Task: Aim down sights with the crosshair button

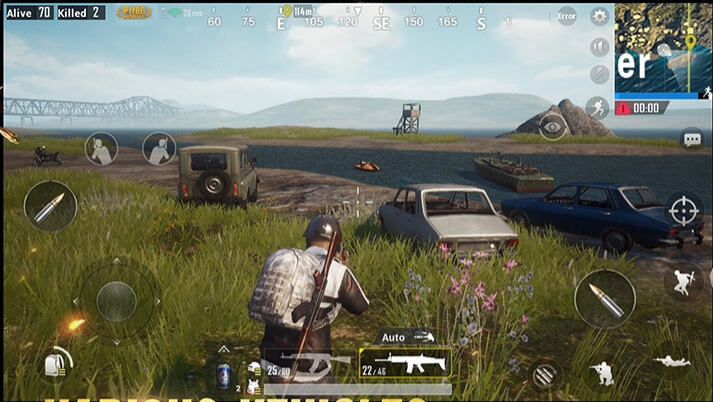Action: (684, 210)
